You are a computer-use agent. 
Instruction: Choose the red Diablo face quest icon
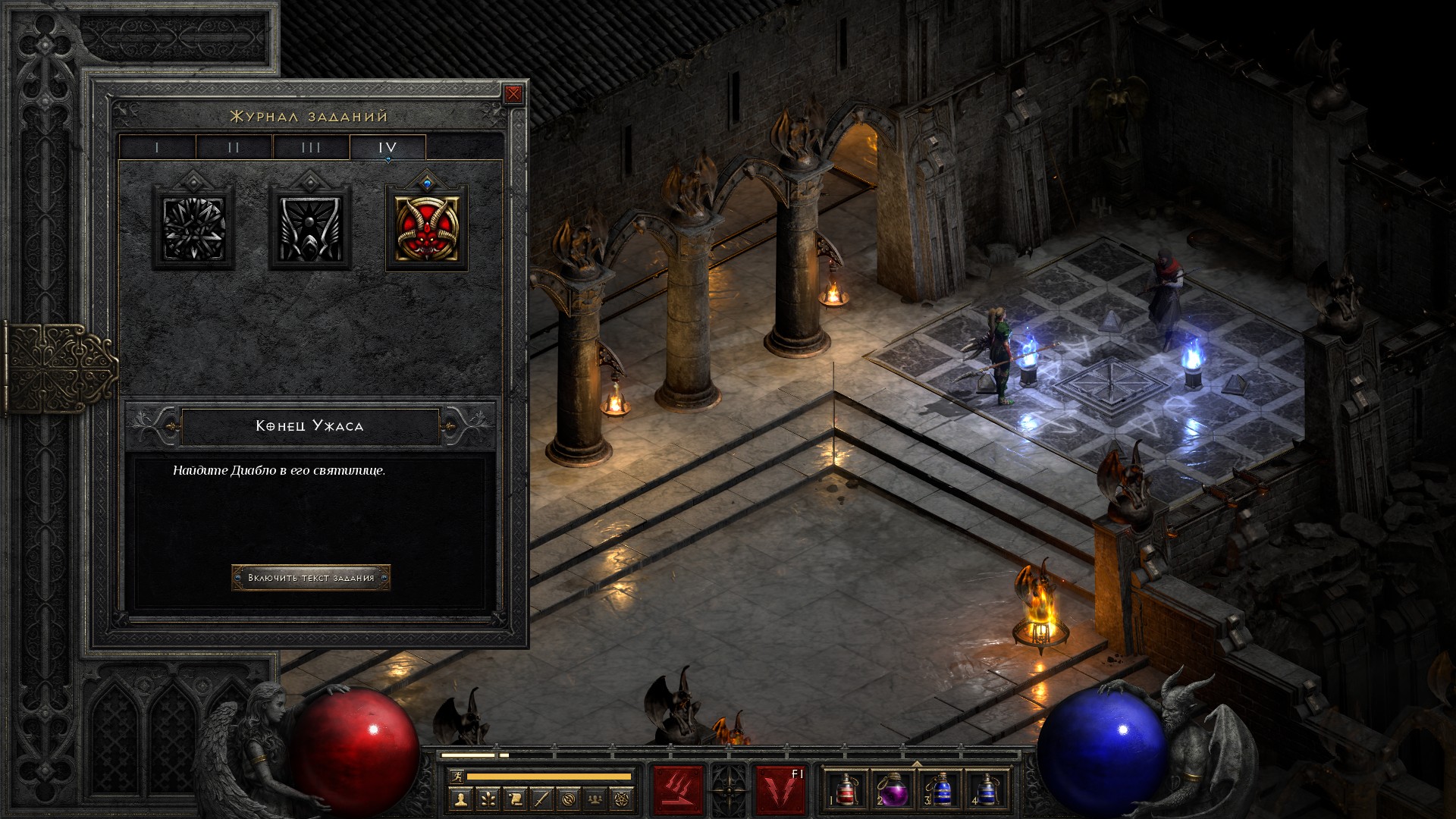click(427, 228)
